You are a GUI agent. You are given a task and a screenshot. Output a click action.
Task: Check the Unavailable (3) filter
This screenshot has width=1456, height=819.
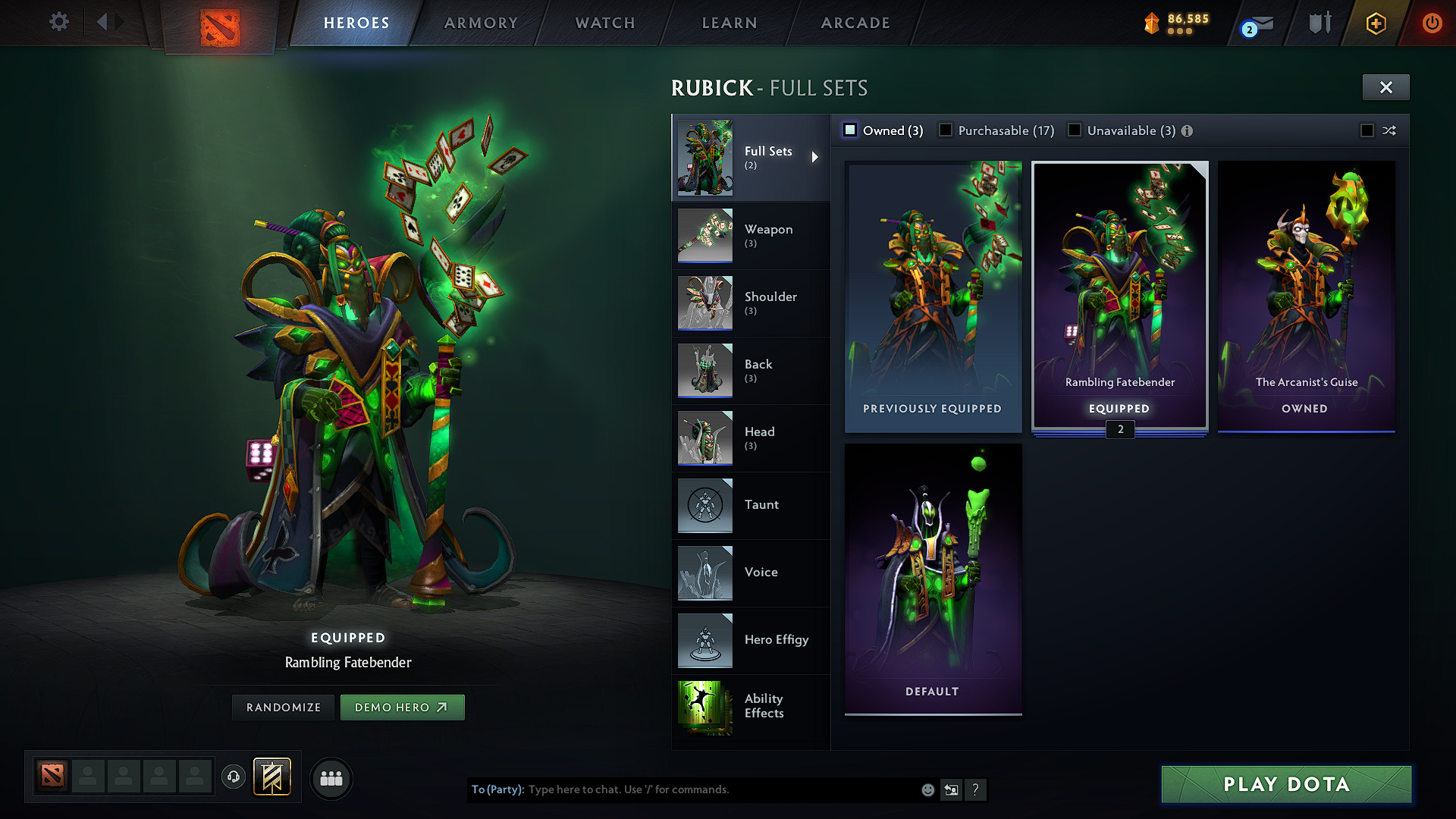pyautogui.click(x=1075, y=130)
